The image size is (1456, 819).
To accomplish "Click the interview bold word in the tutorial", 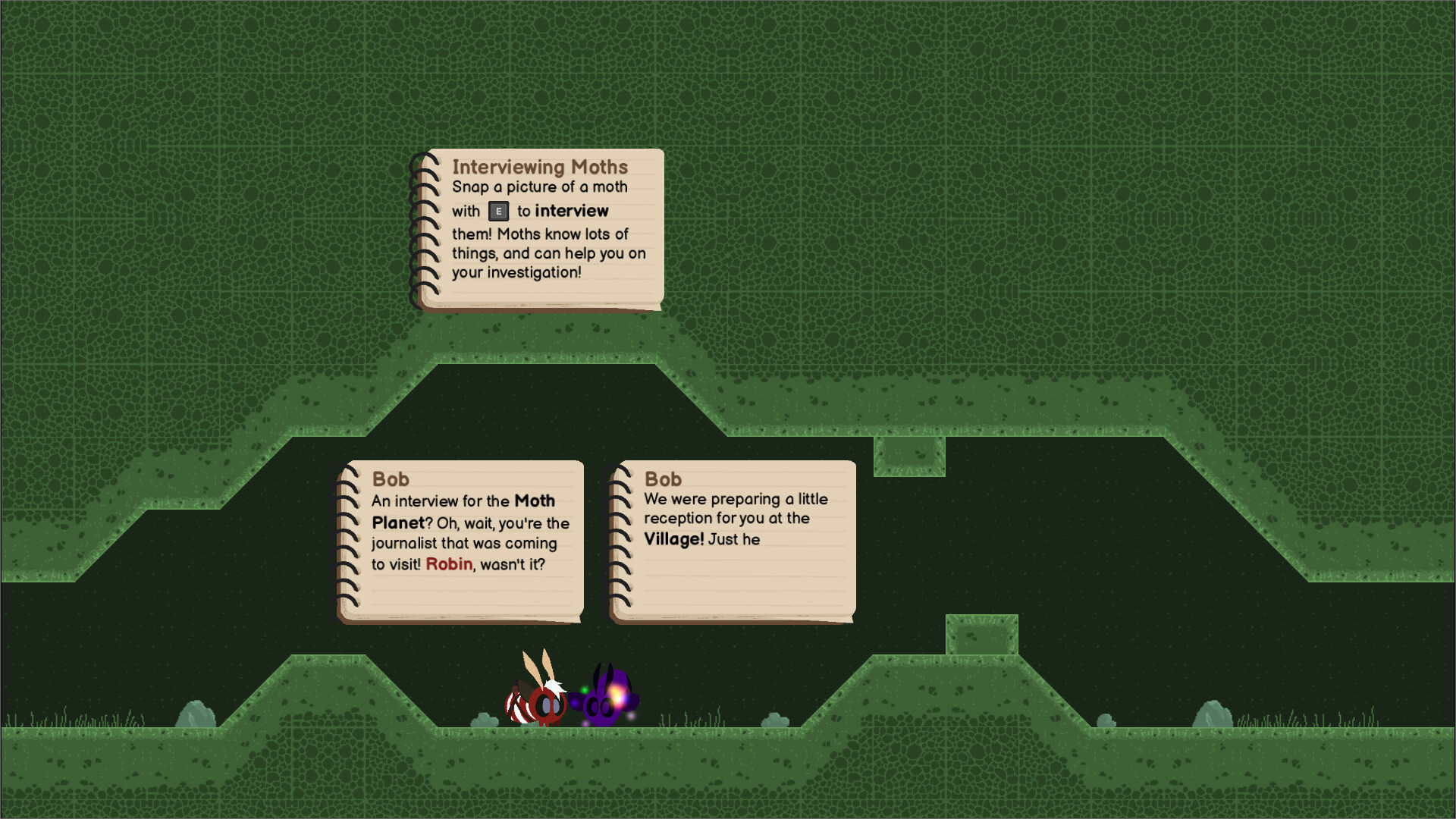I will pos(572,211).
